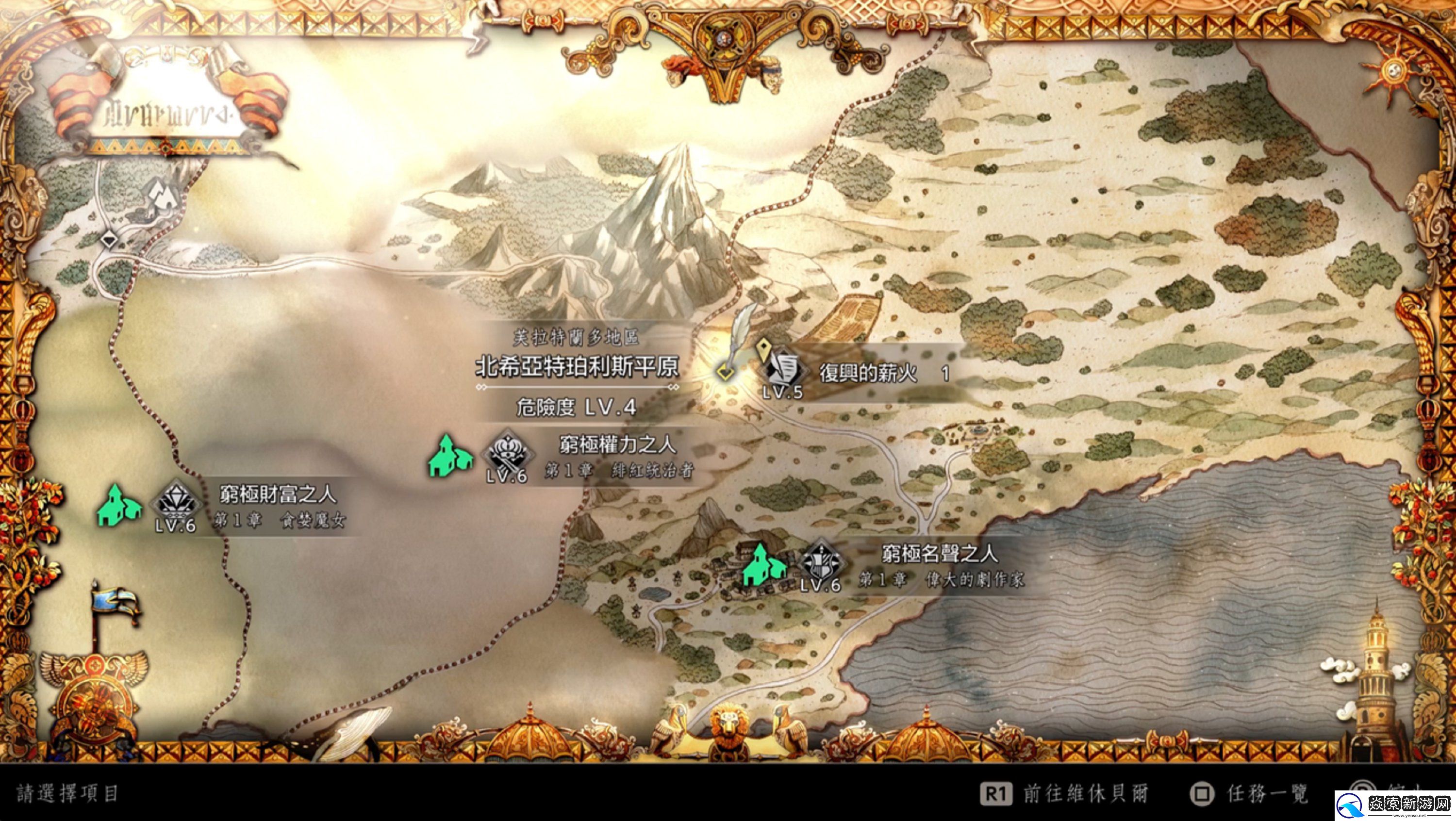Select the 復興的薪火 quest entry
Viewport: 1456px width, 821px height.
(x=867, y=374)
